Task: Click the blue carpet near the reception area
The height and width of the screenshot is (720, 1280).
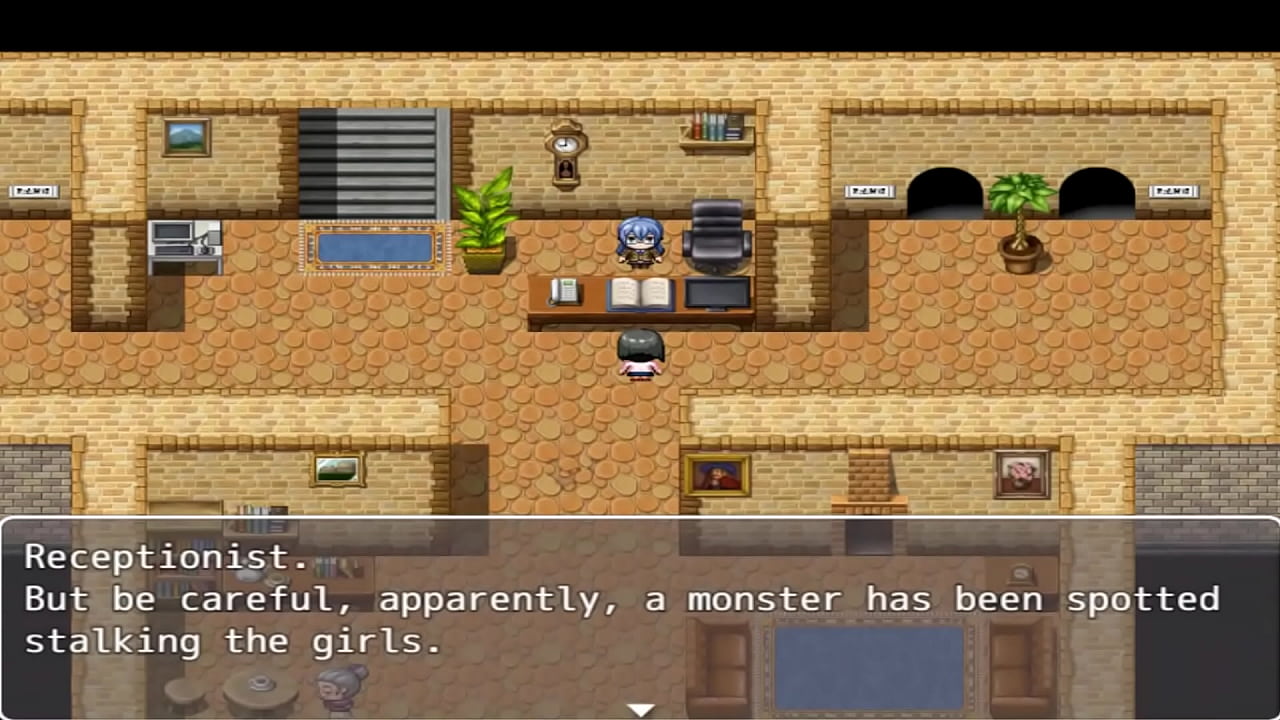Action: [375, 247]
